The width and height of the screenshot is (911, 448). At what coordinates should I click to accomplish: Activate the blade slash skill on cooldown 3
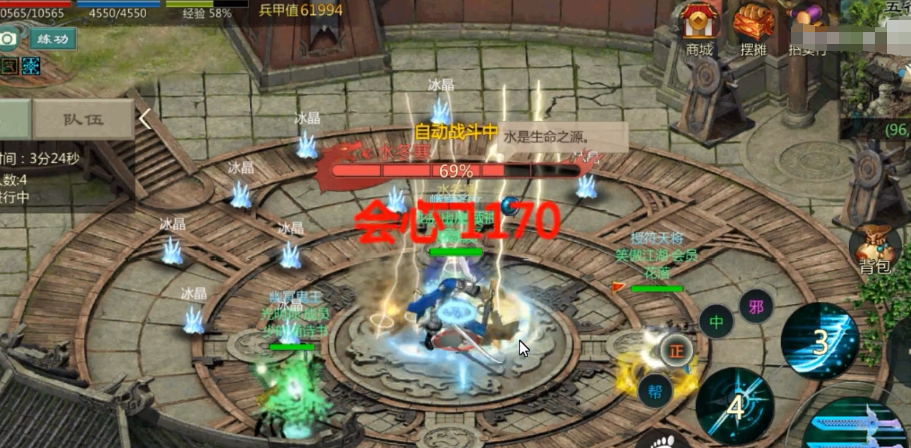[819, 341]
